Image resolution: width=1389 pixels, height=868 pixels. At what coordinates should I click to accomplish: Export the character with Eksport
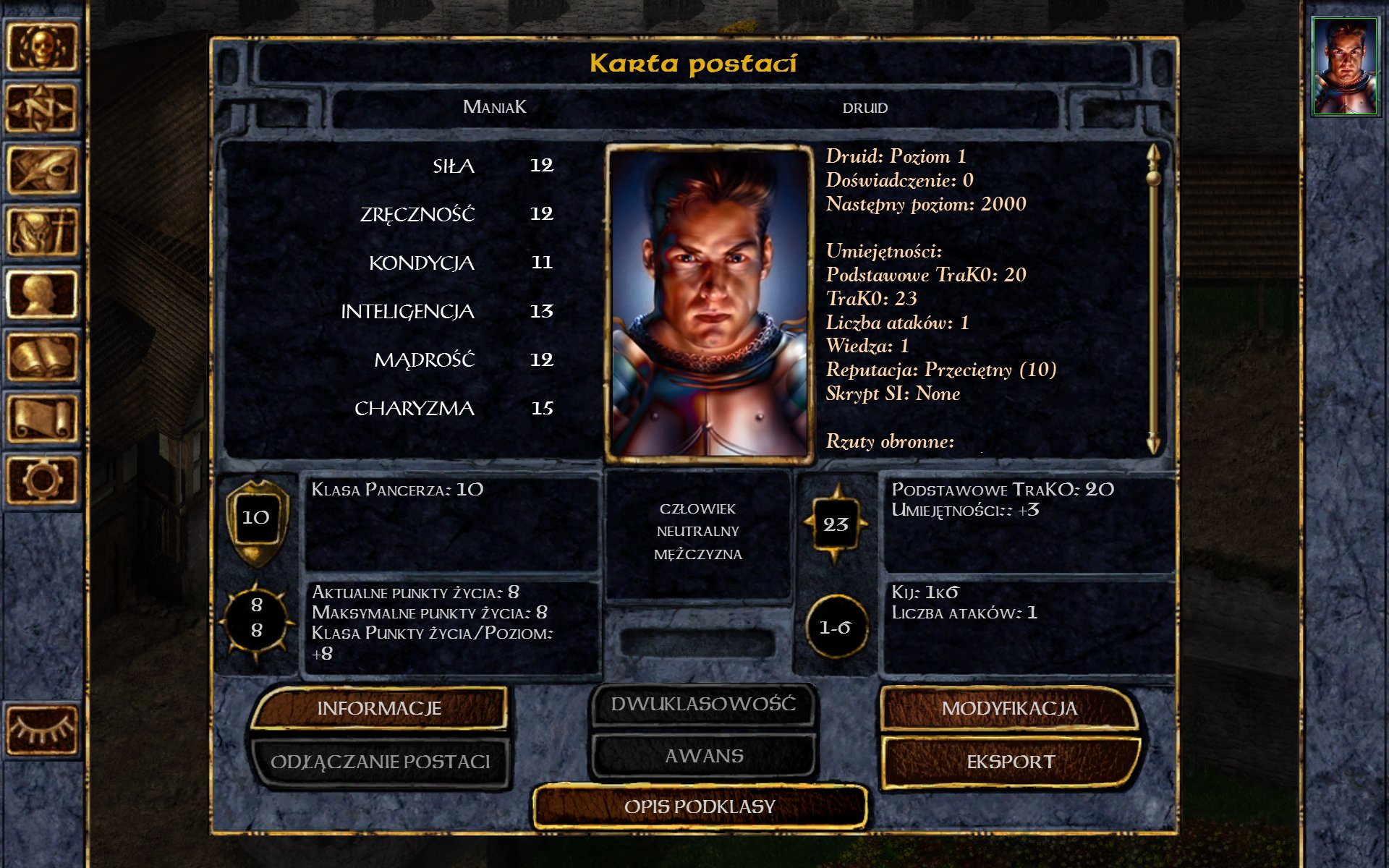click(x=1010, y=762)
